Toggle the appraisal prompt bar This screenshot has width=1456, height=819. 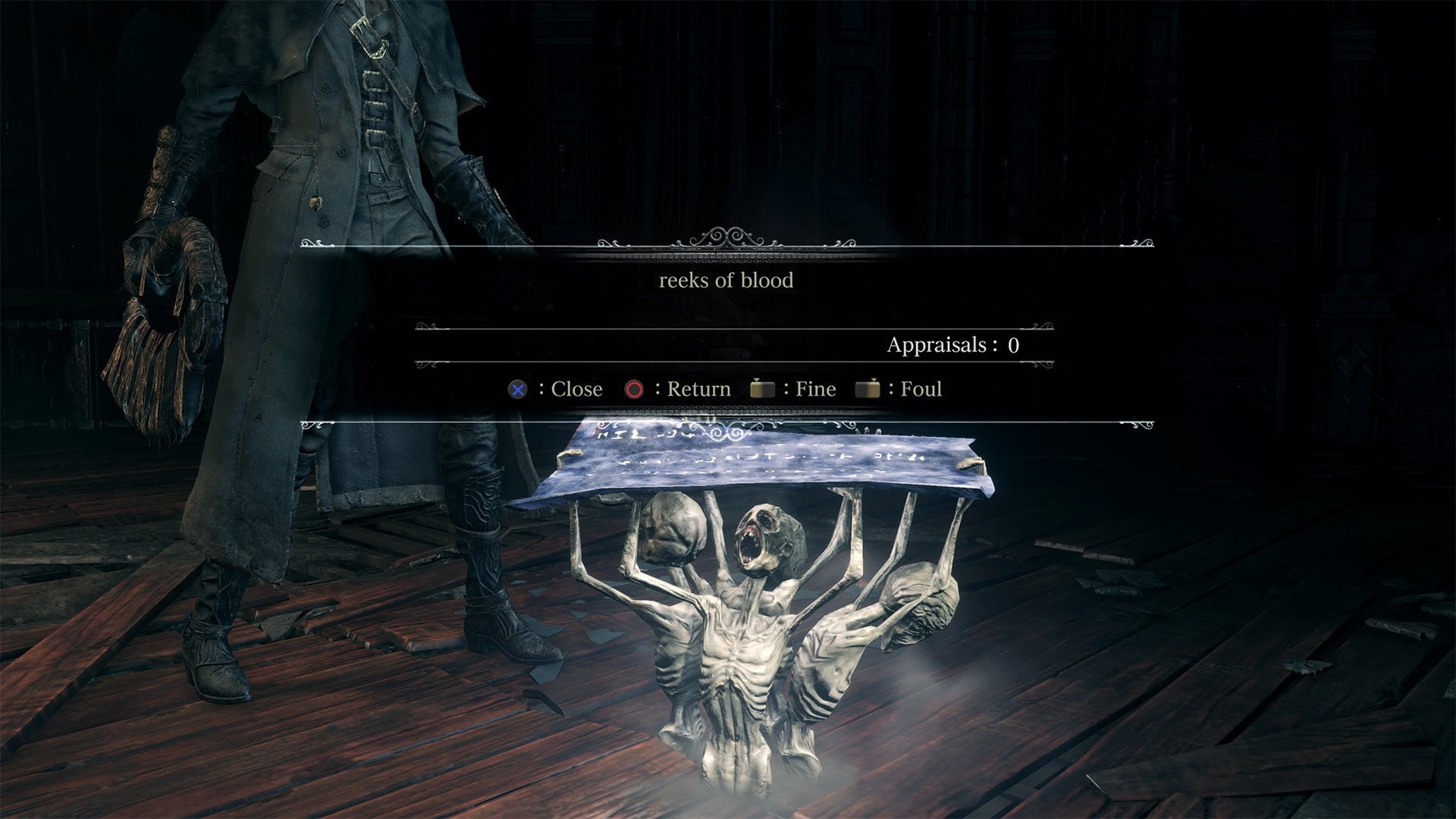point(726,389)
